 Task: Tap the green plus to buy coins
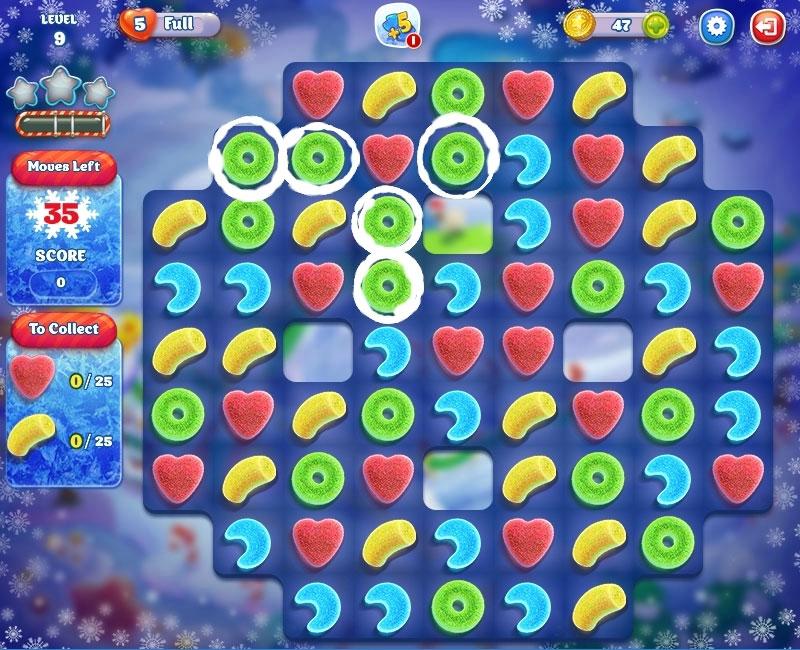[x=656, y=25]
